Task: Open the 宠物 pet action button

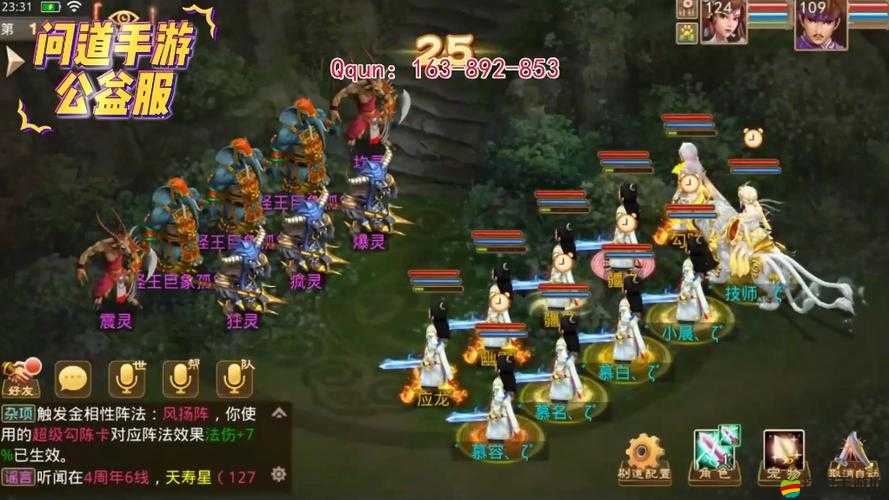Action: 783,456
